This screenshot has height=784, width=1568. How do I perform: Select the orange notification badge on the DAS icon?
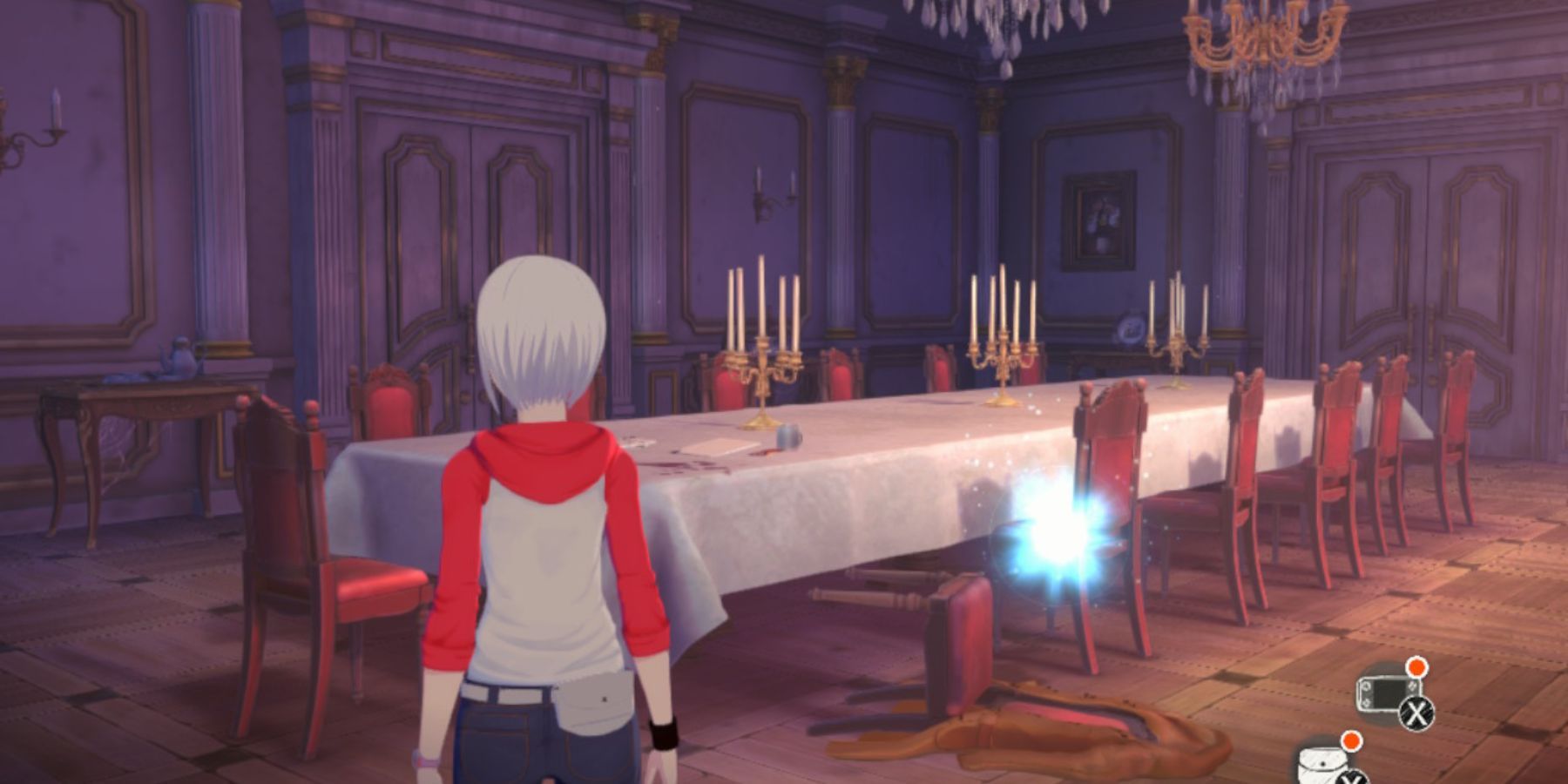[x=1416, y=666]
